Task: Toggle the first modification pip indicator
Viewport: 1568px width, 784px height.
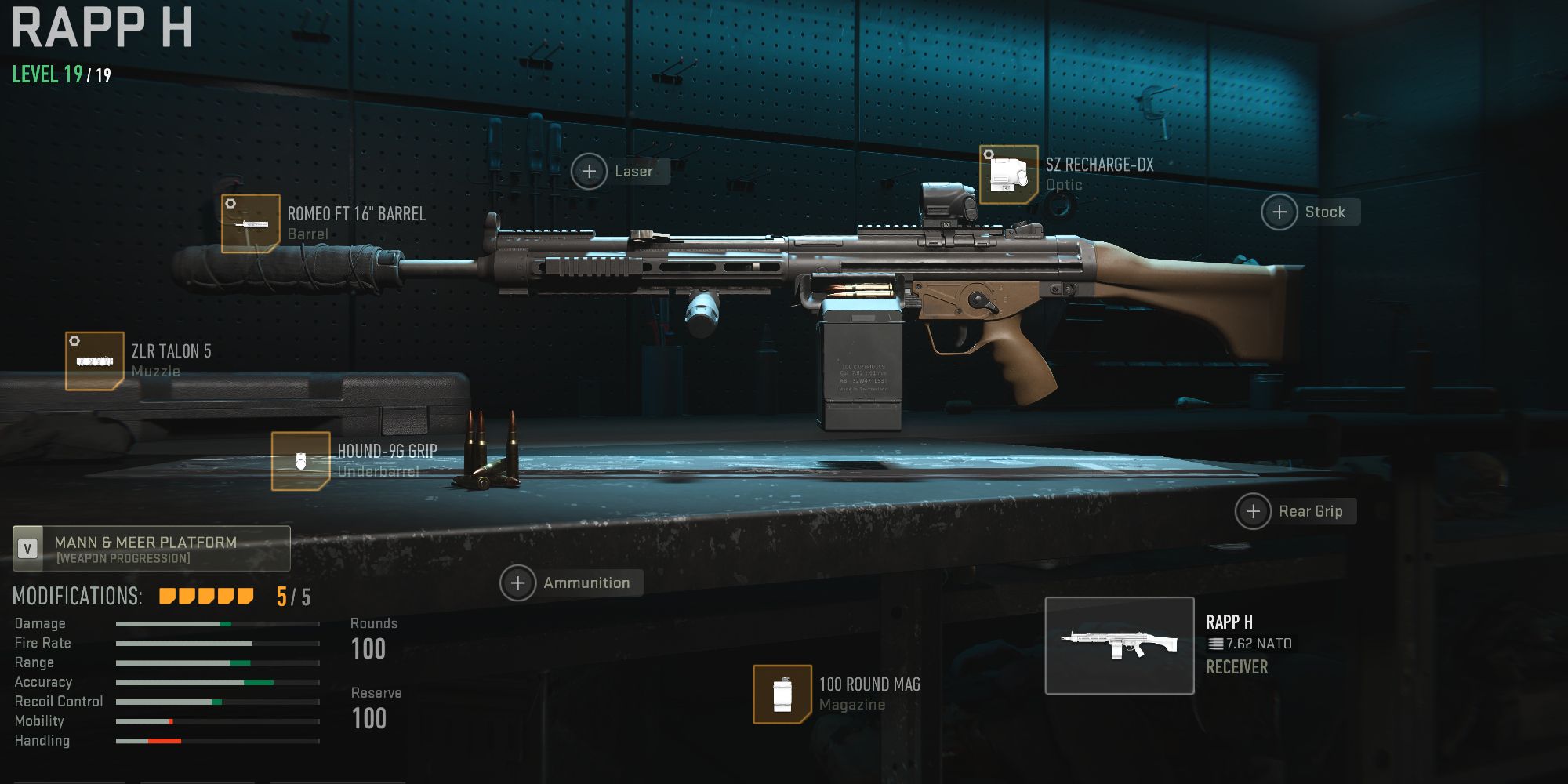Action: 165,596
